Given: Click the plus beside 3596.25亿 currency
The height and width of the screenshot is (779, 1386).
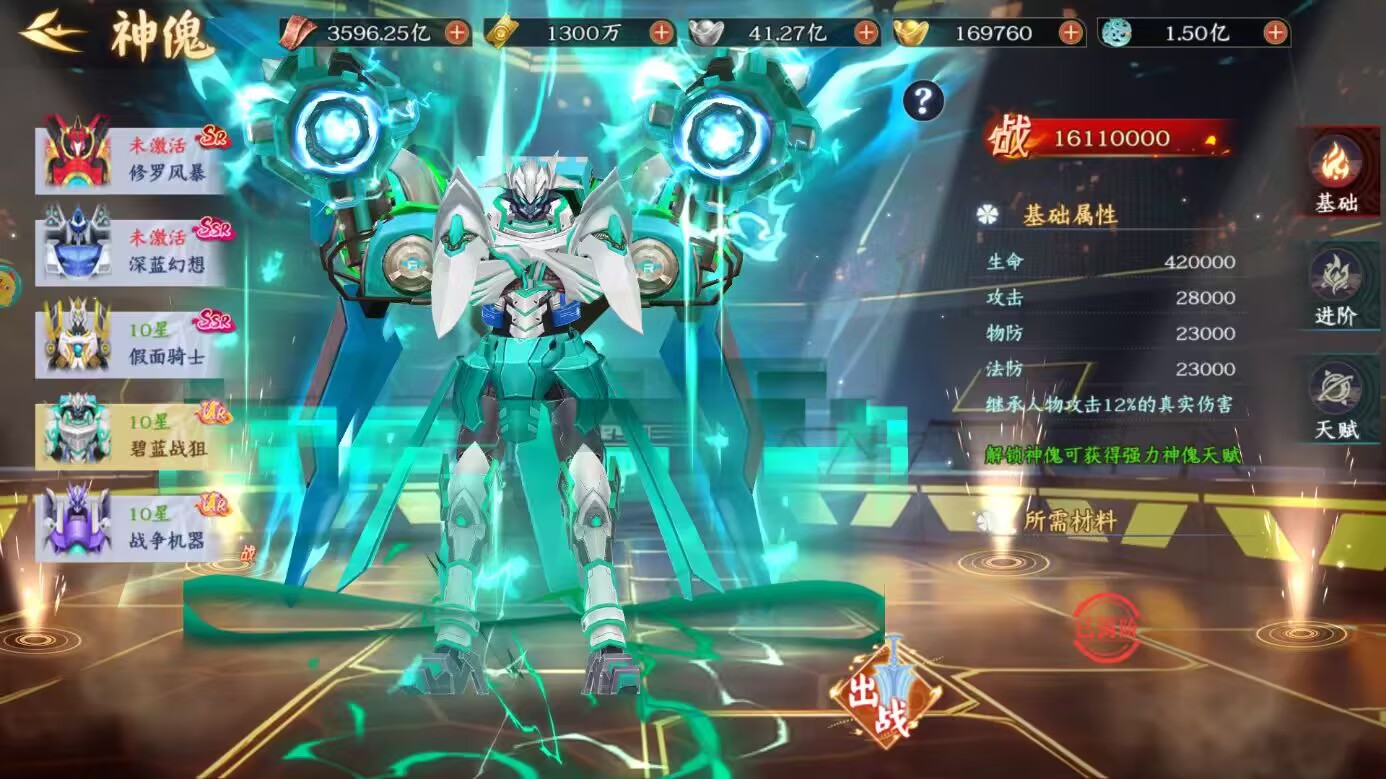Looking at the screenshot, I should click(455, 32).
